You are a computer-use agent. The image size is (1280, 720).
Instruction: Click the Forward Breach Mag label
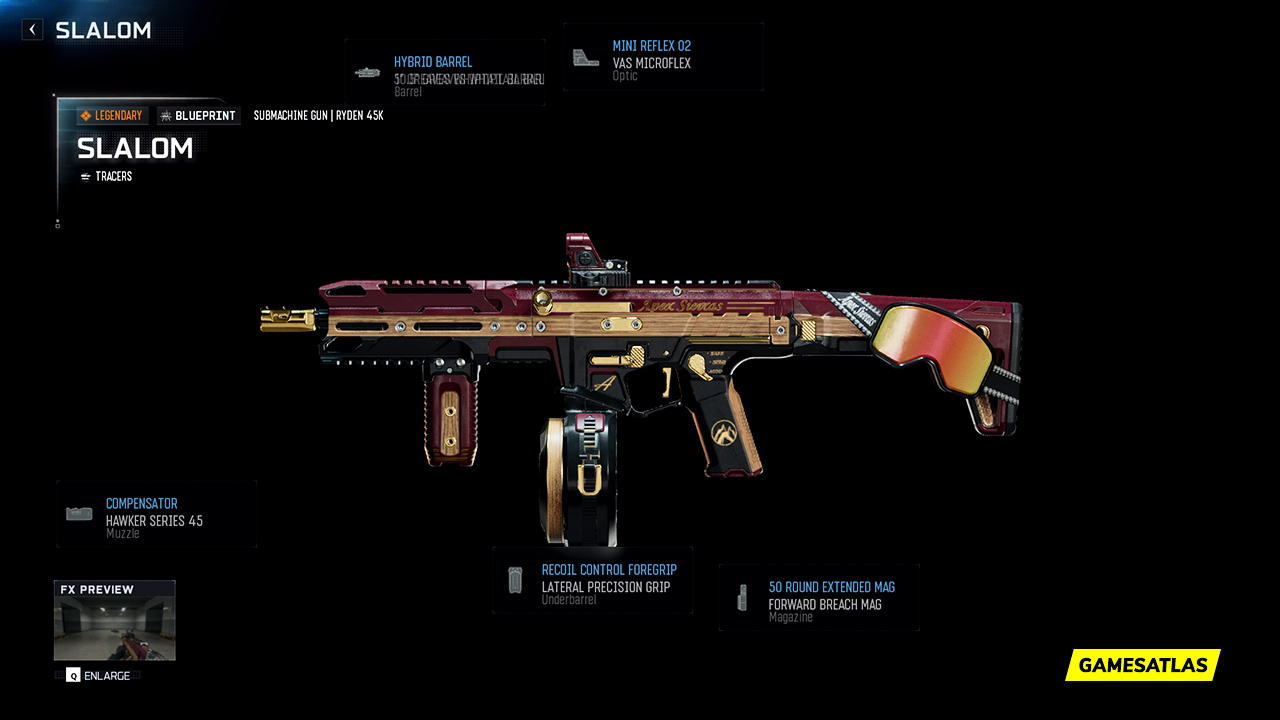click(822, 603)
